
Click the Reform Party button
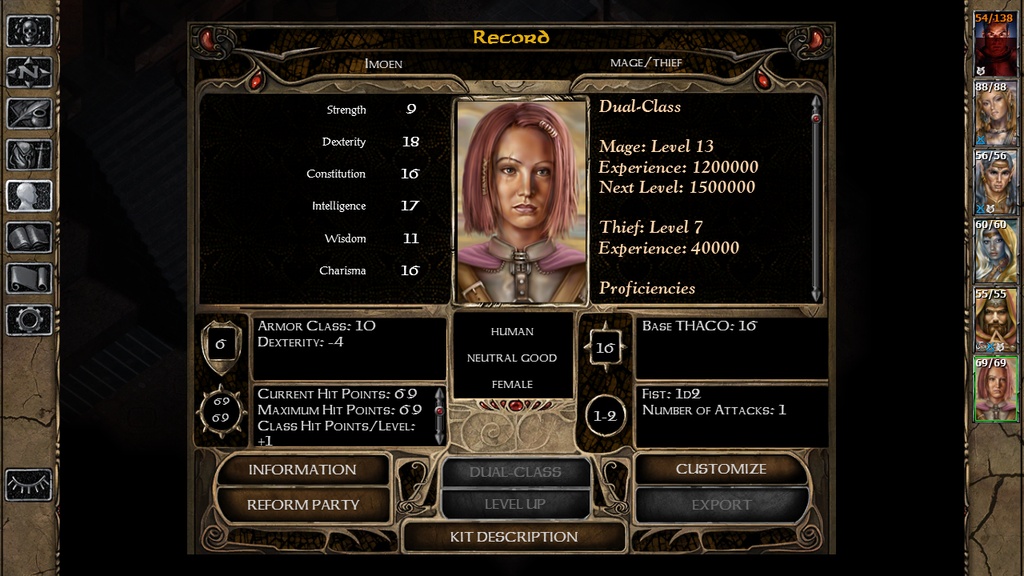[302, 505]
